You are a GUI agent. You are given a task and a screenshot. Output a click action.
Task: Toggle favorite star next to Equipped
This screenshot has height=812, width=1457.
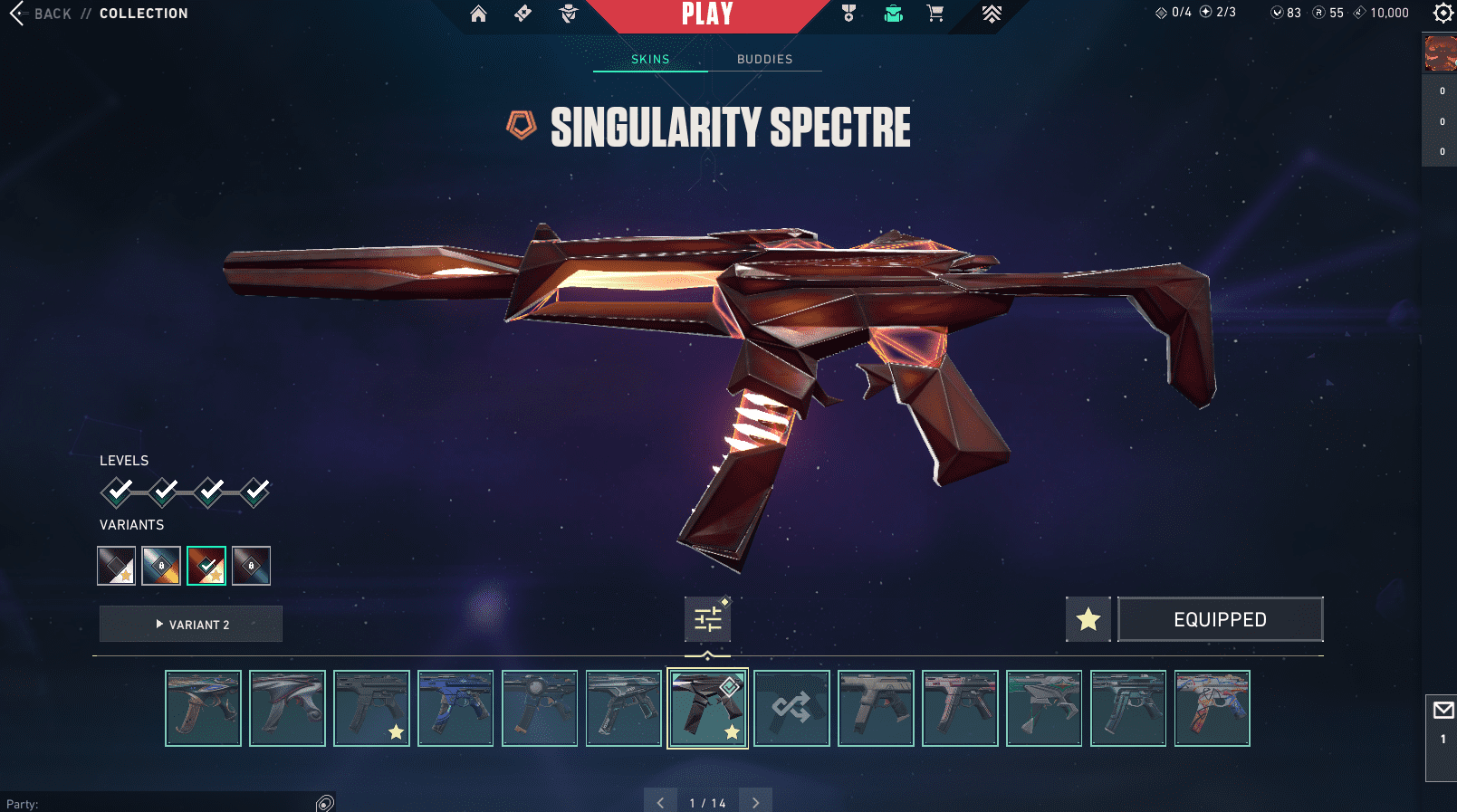coord(1088,619)
